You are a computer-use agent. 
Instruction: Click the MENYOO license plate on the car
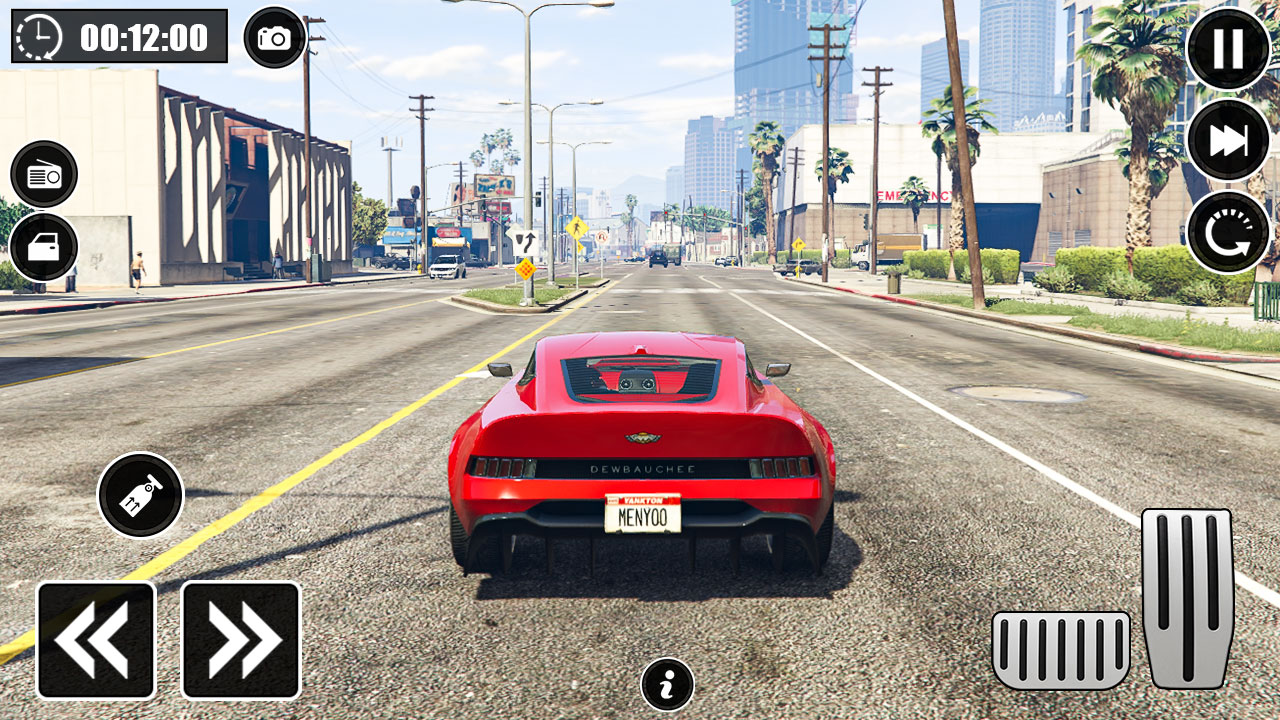pyautogui.click(x=644, y=513)
